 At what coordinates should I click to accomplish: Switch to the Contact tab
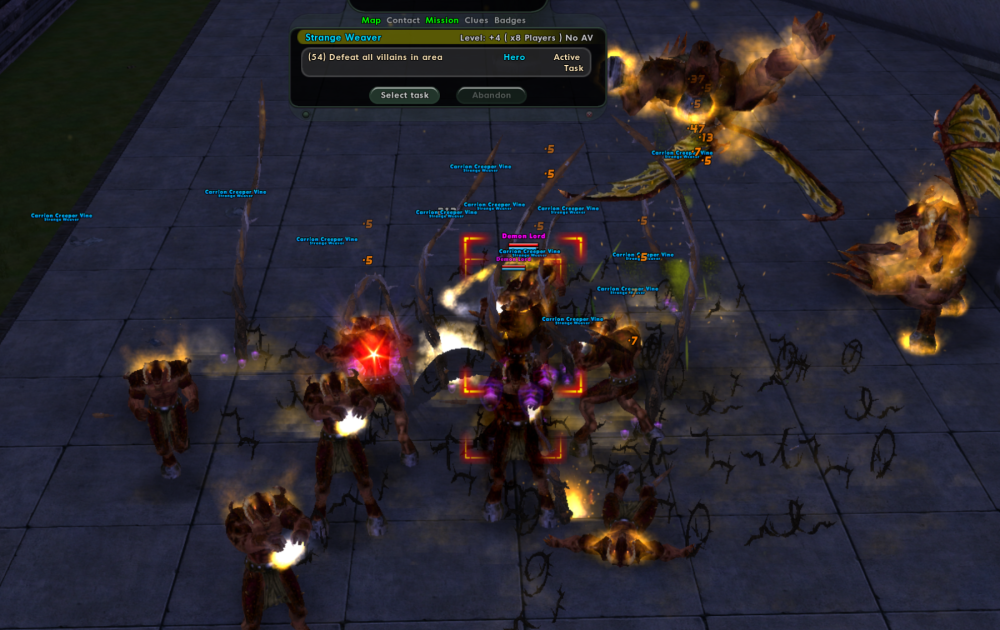click(403, 20)
